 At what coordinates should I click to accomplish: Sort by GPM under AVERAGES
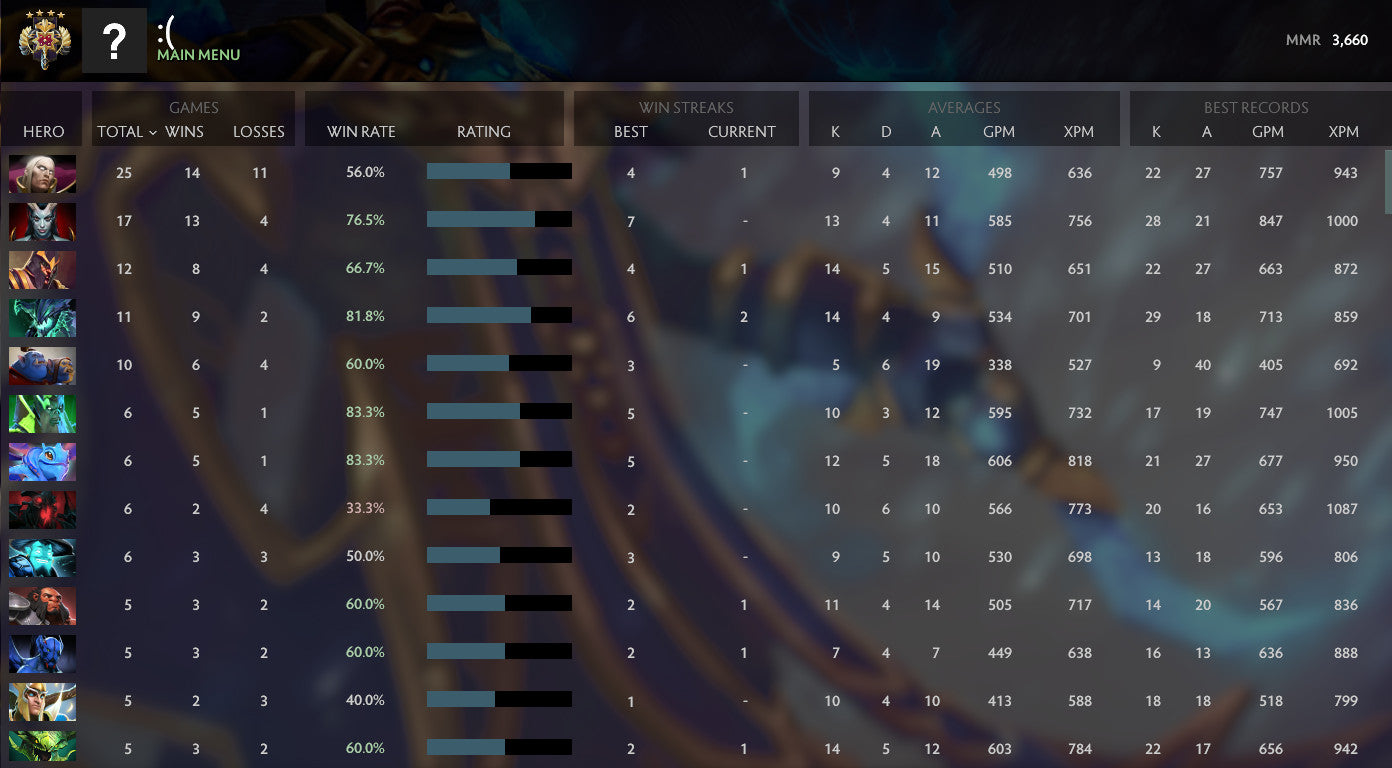[x=999, y=131]
